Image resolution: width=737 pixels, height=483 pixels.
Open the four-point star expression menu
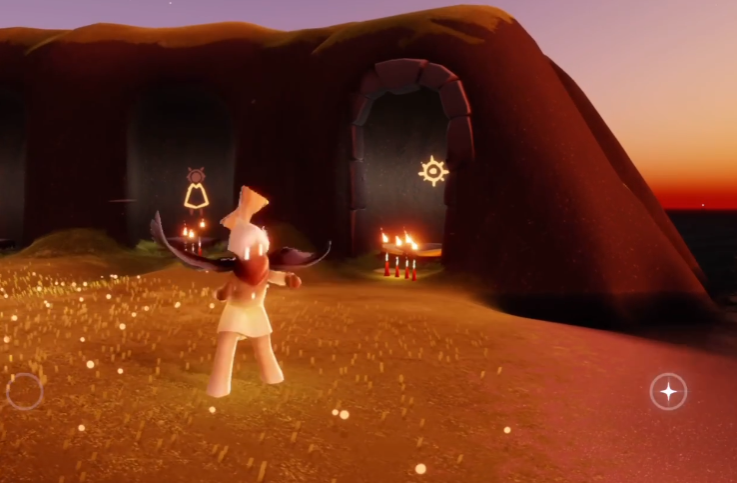coord(668,391)
